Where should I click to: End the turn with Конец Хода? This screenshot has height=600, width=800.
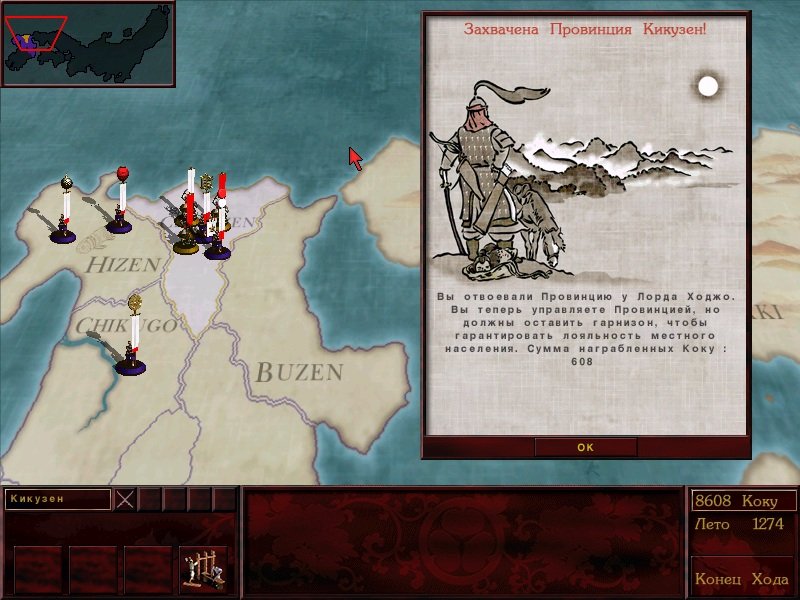click(742, 580)
